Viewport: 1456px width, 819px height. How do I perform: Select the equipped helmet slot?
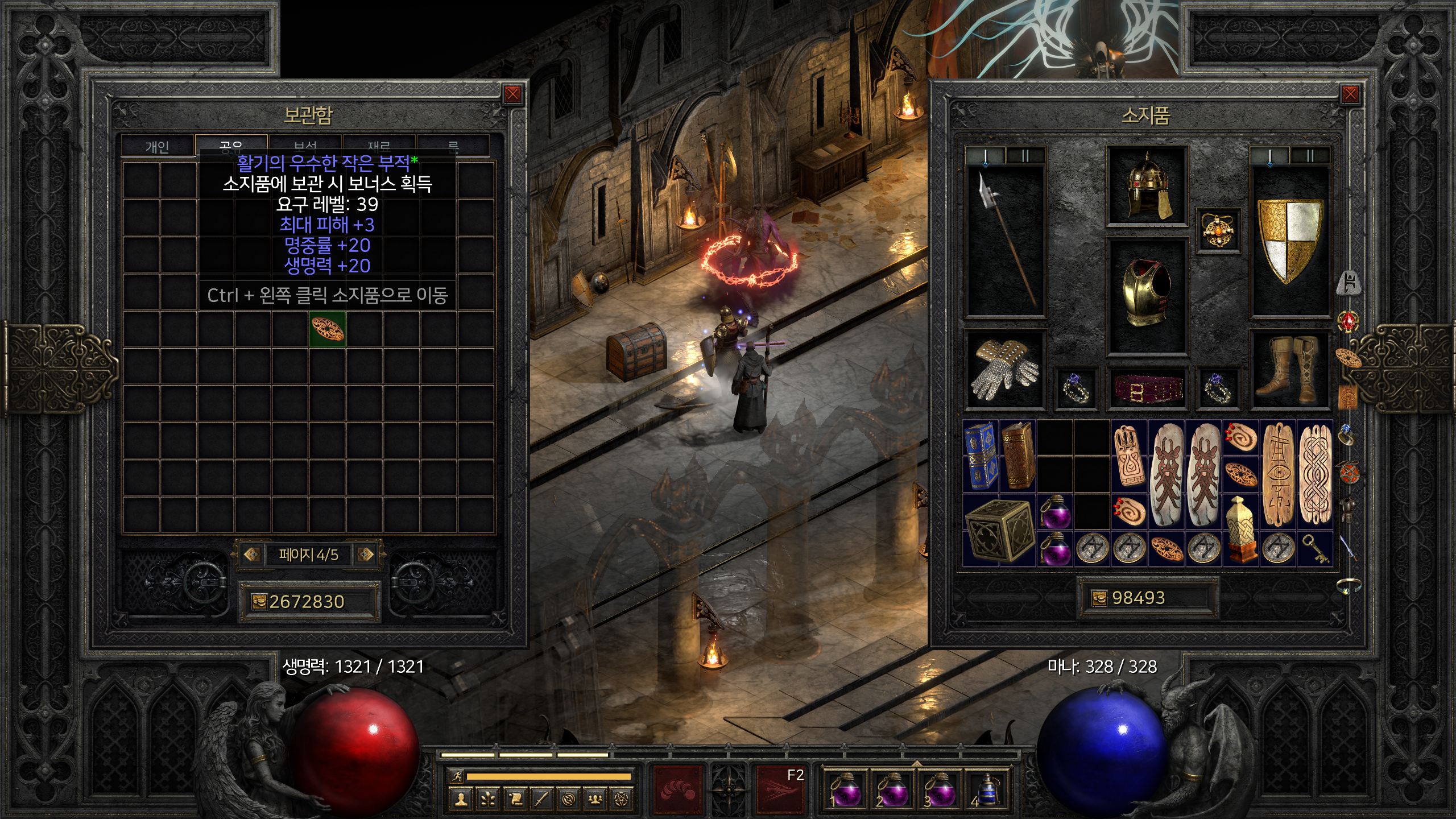tap(1146, 186)
